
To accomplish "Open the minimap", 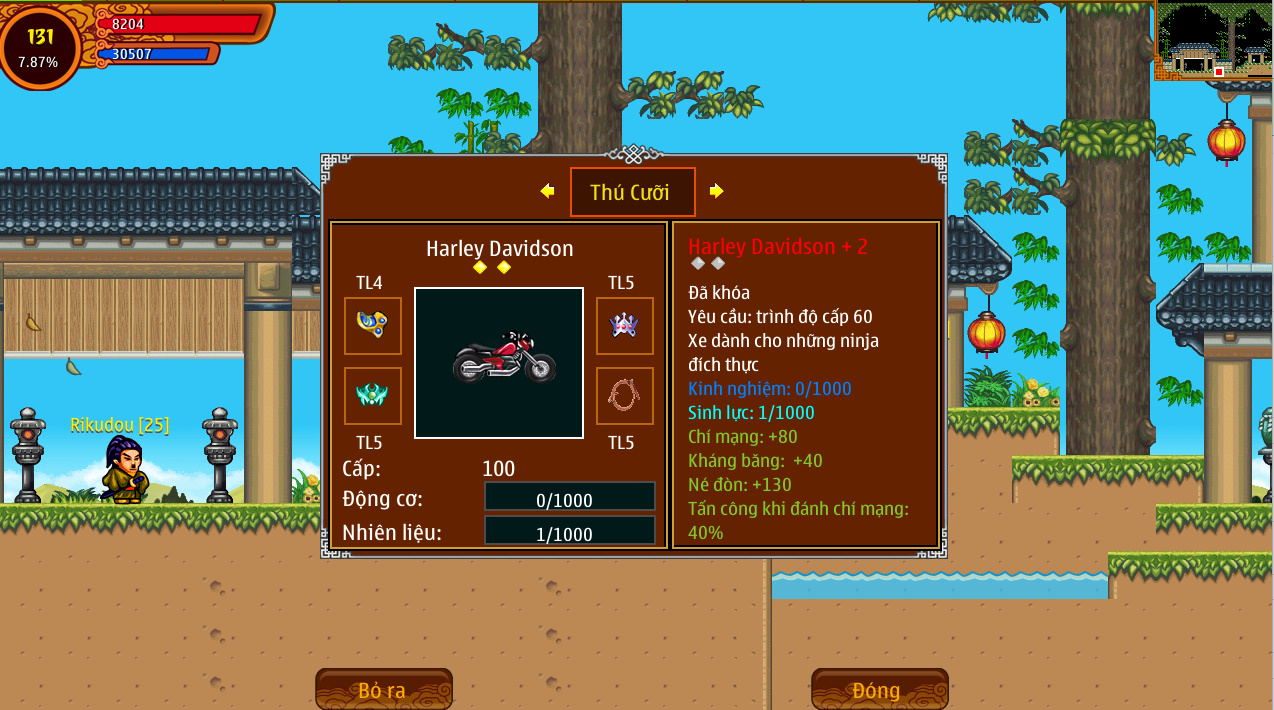I will pos(1214,41).
